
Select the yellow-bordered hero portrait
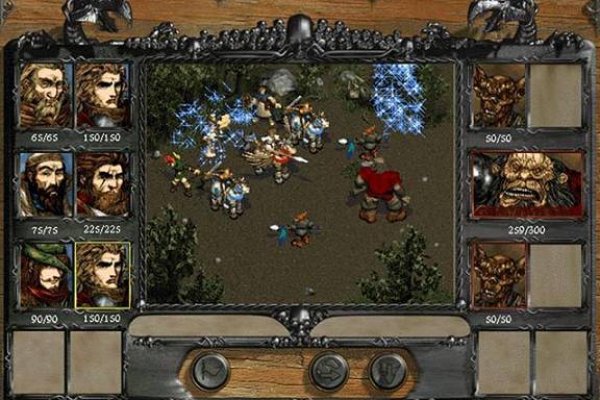pos(102,274)
